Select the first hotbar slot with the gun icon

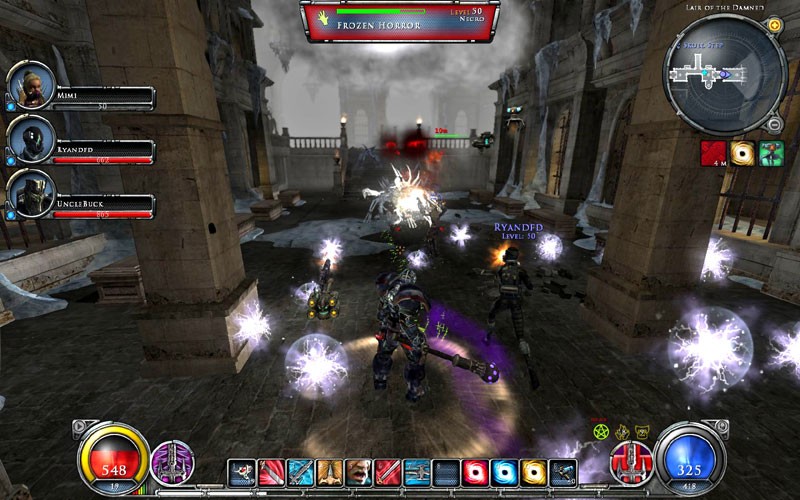coord(242,472)
